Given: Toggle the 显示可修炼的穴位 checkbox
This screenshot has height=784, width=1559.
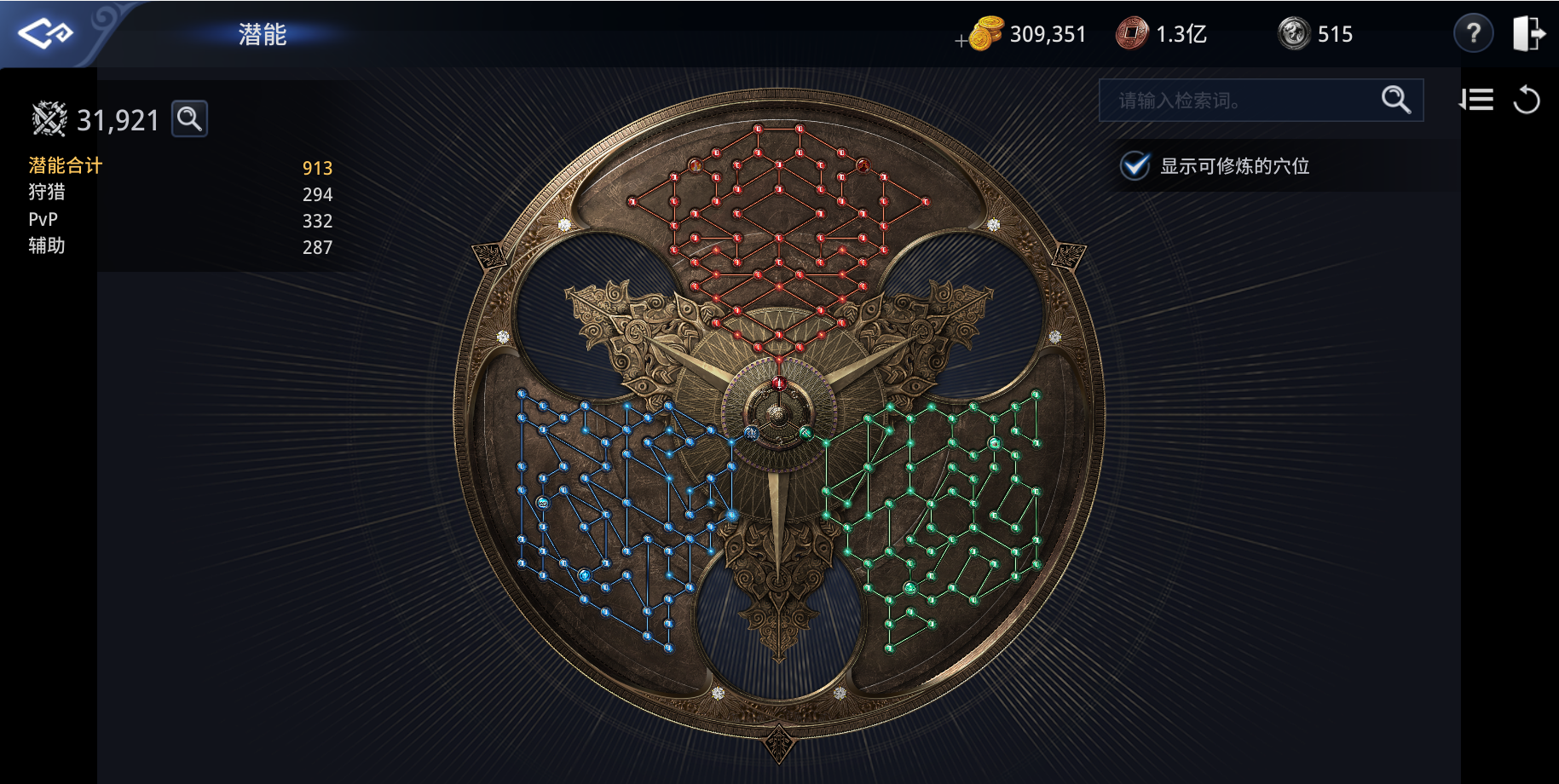Looking at the screenshot, I should pyautogui.click(x=1135, y=165).
